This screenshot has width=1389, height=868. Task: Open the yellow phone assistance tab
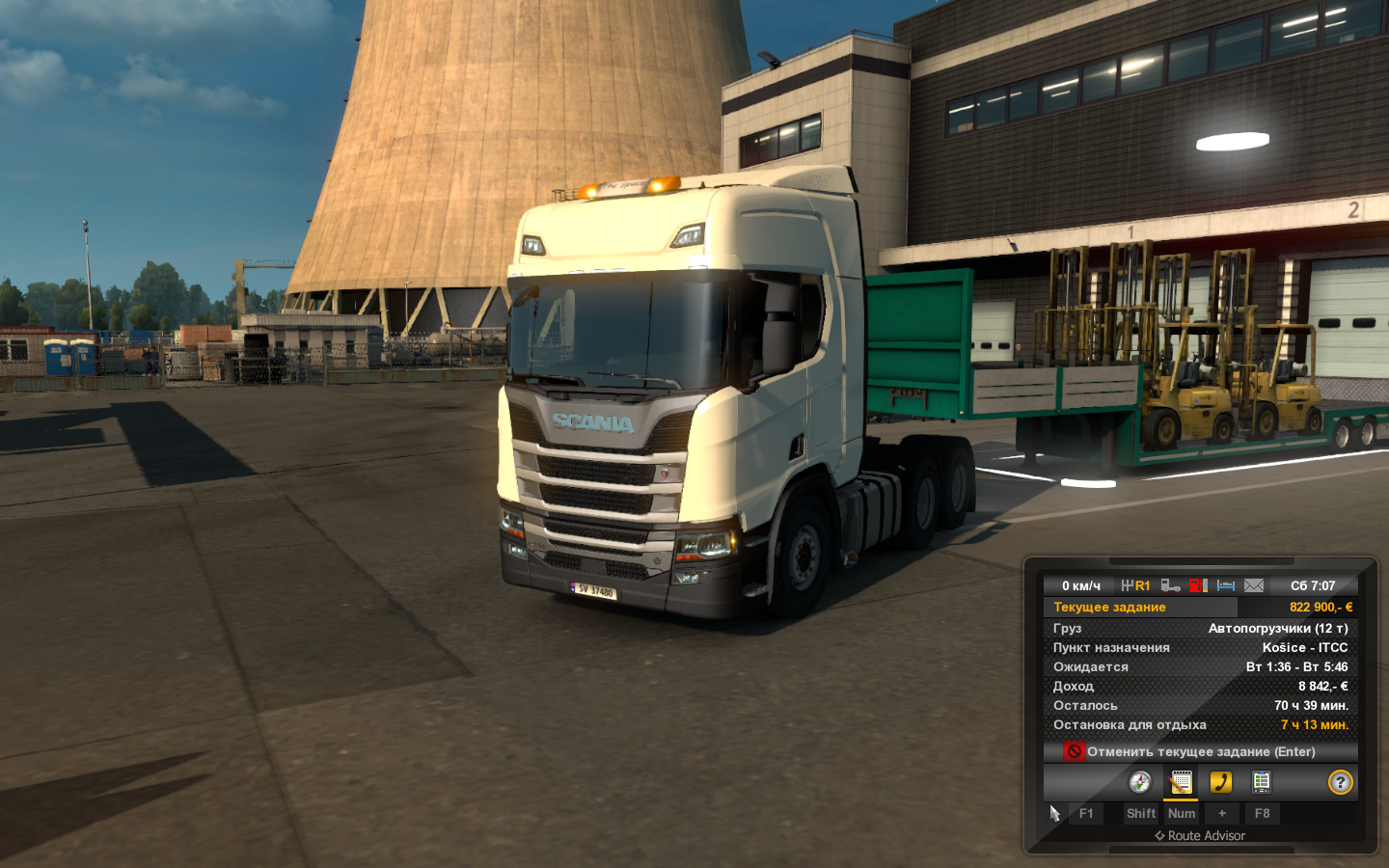(x=1221, y=782)
